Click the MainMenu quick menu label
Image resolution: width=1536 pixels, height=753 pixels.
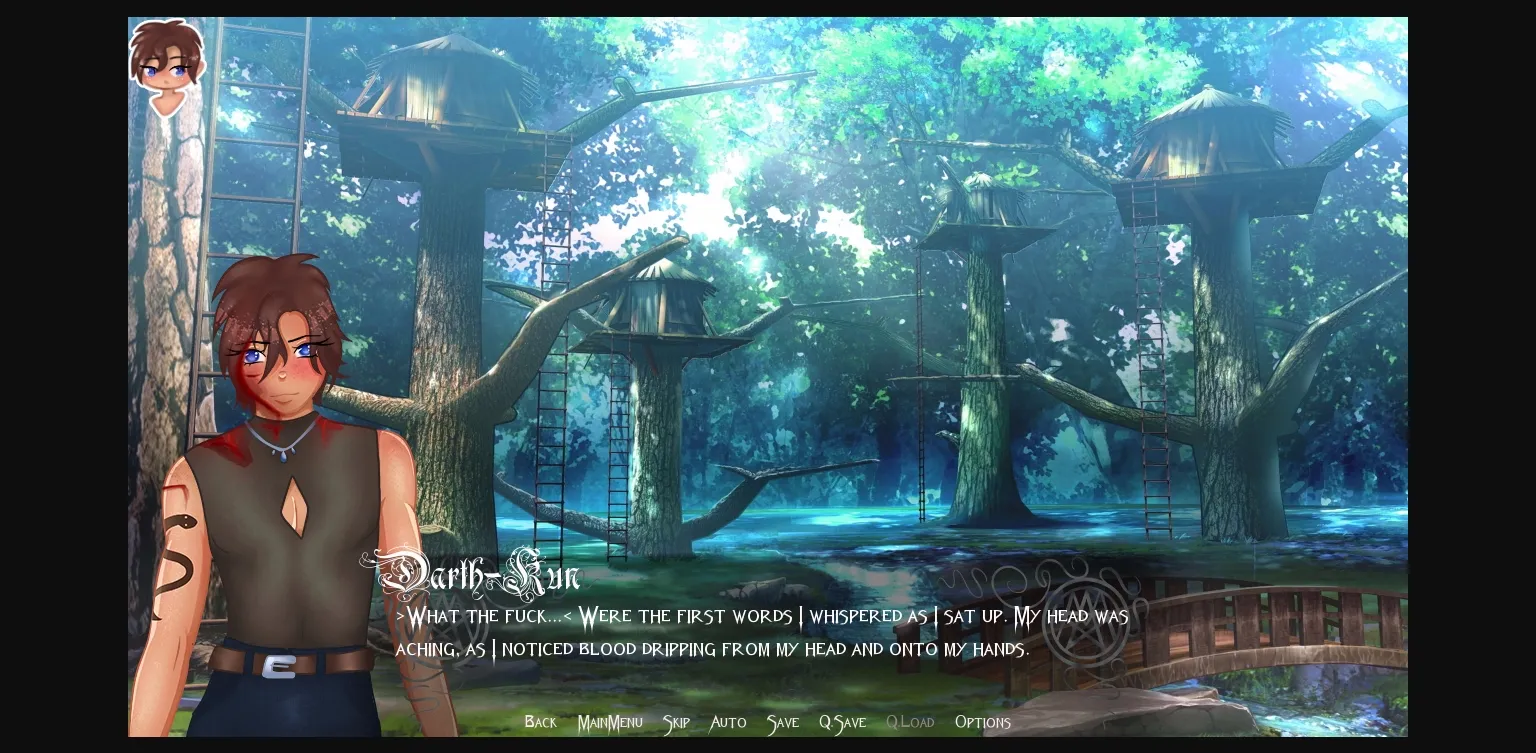coord(610,722)
